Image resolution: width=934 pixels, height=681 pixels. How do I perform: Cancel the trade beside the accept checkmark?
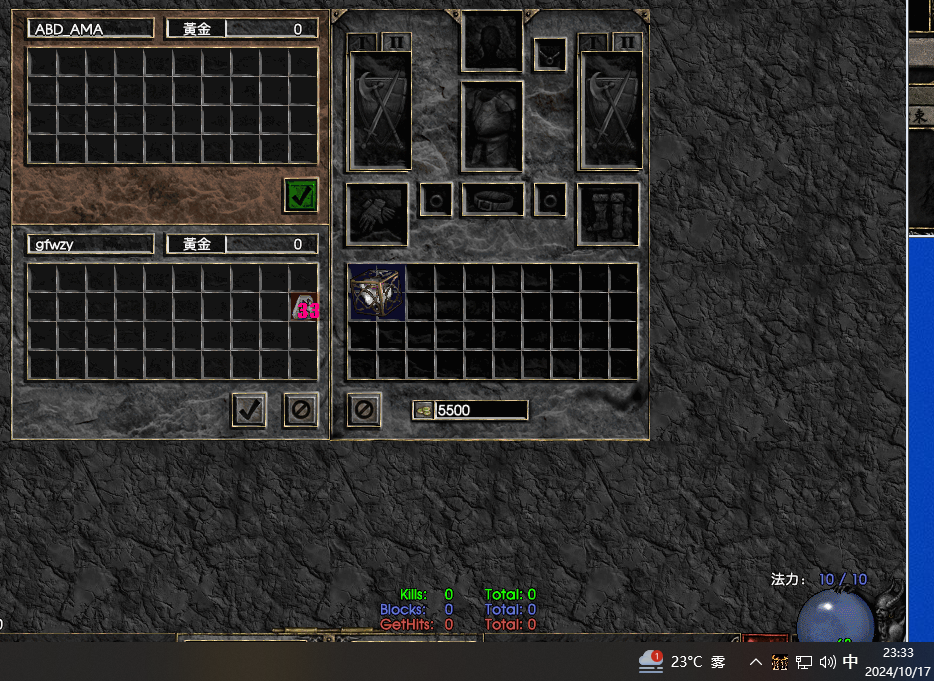[x=300, y=409]
